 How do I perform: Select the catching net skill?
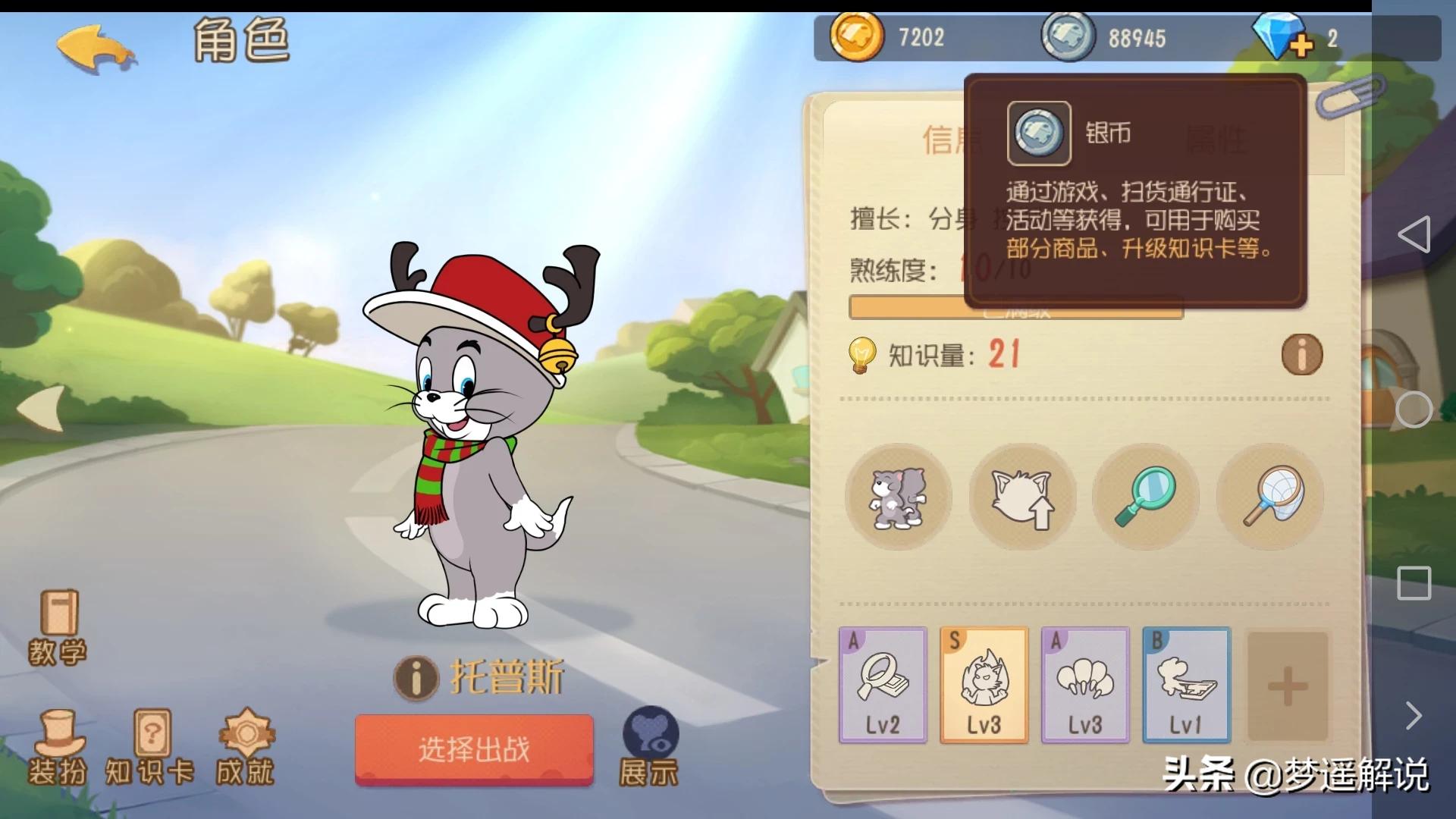[x=1270, y=497]
